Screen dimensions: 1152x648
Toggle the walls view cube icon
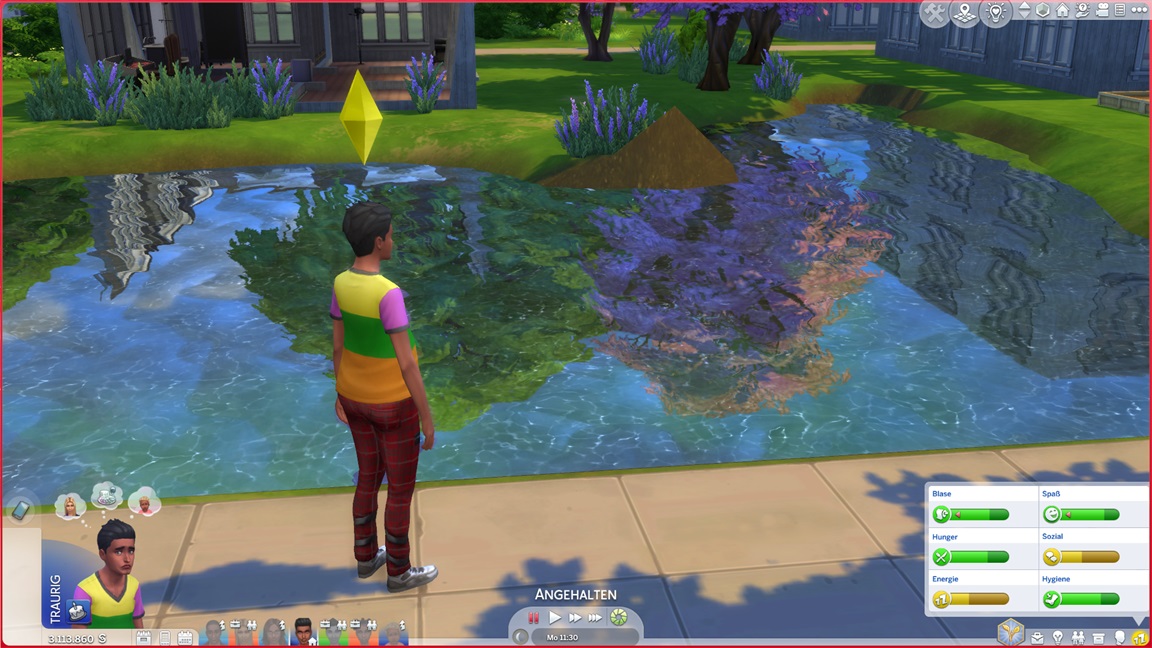point(1042,10)
